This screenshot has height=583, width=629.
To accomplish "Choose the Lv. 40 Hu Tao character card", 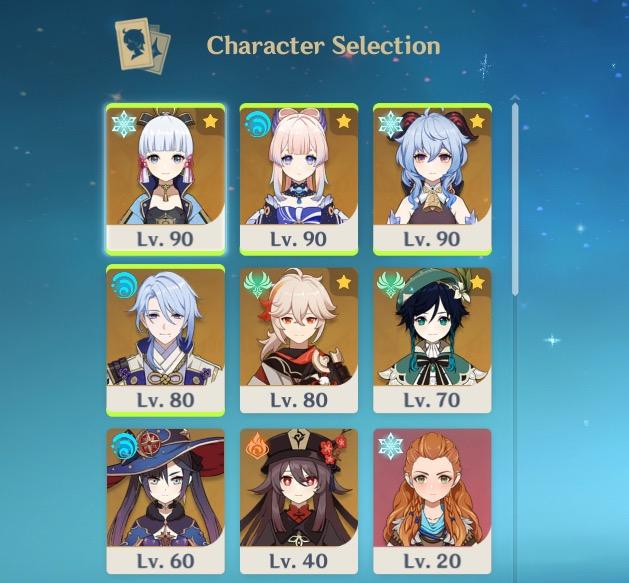I will tap(299, 500).
